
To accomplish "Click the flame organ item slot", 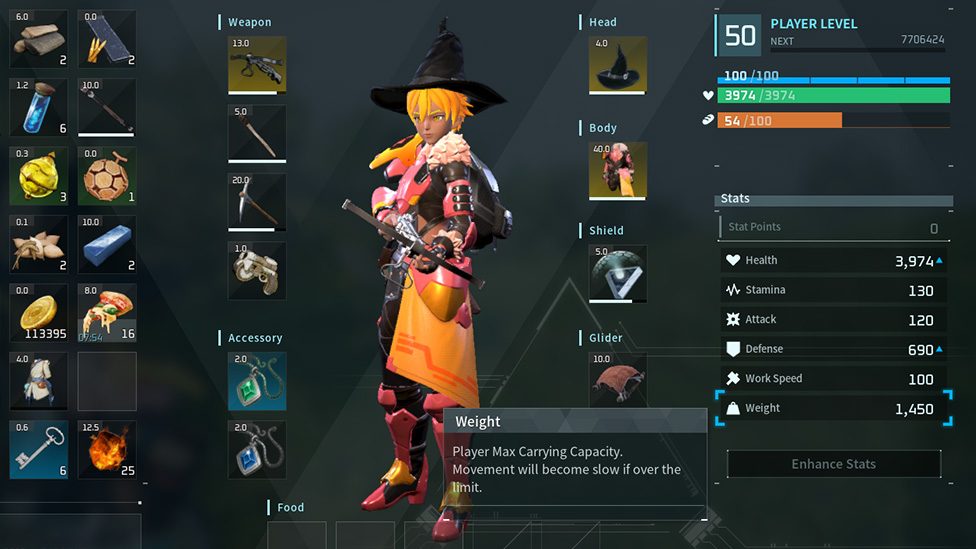I will (107, 449).
